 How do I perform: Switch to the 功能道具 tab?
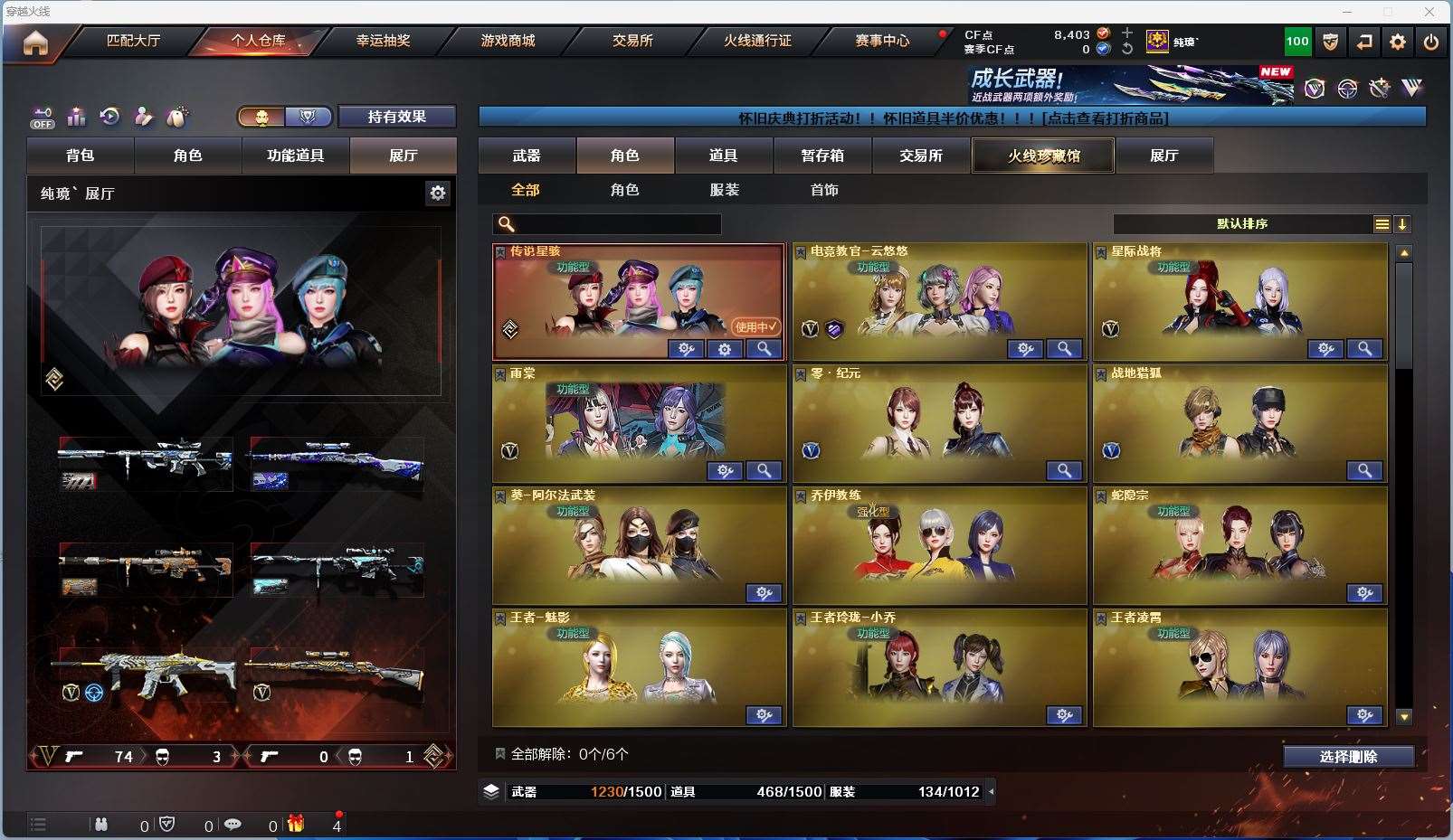295,156
